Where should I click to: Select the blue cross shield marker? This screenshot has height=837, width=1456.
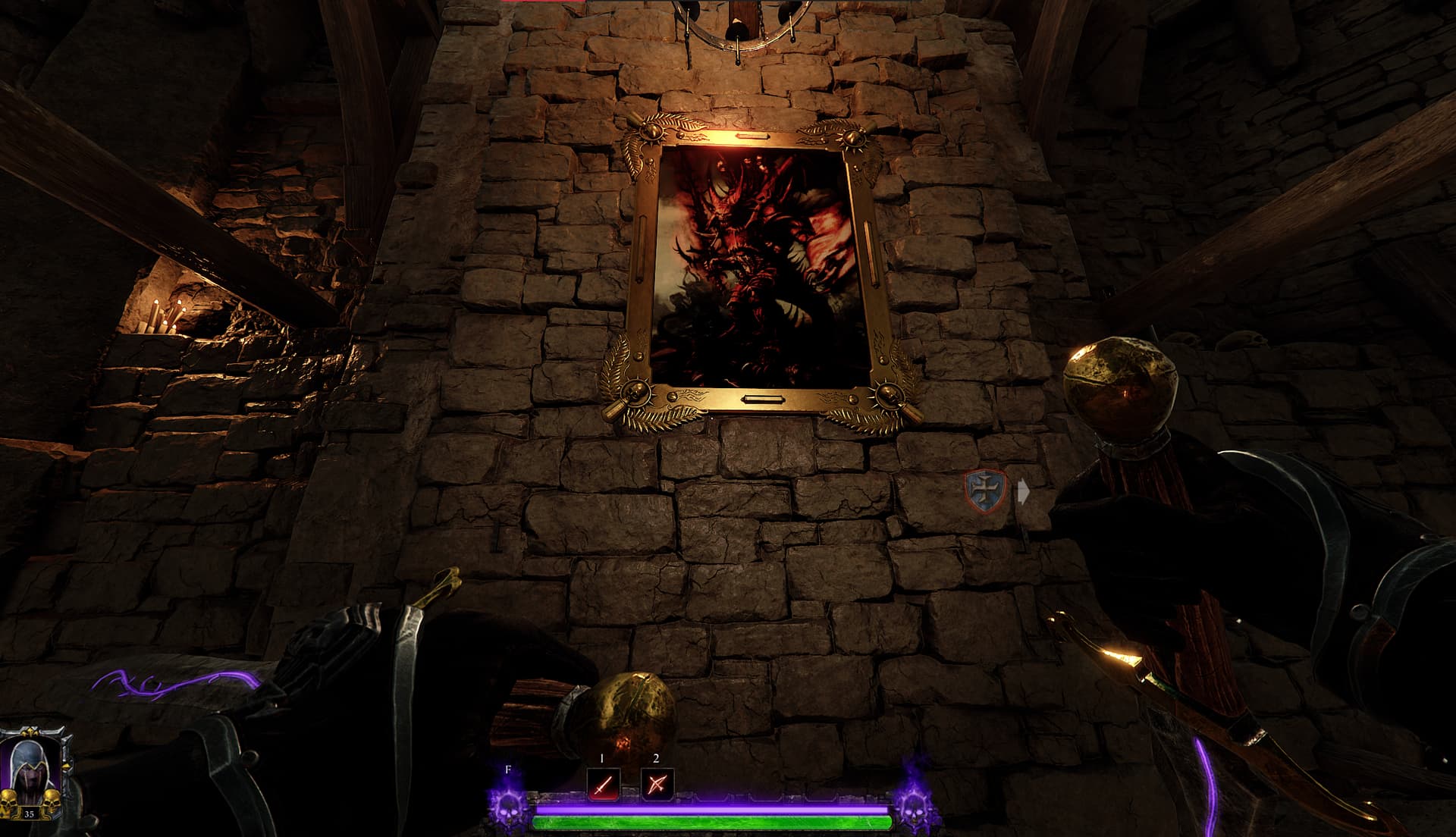click(986, 490)
